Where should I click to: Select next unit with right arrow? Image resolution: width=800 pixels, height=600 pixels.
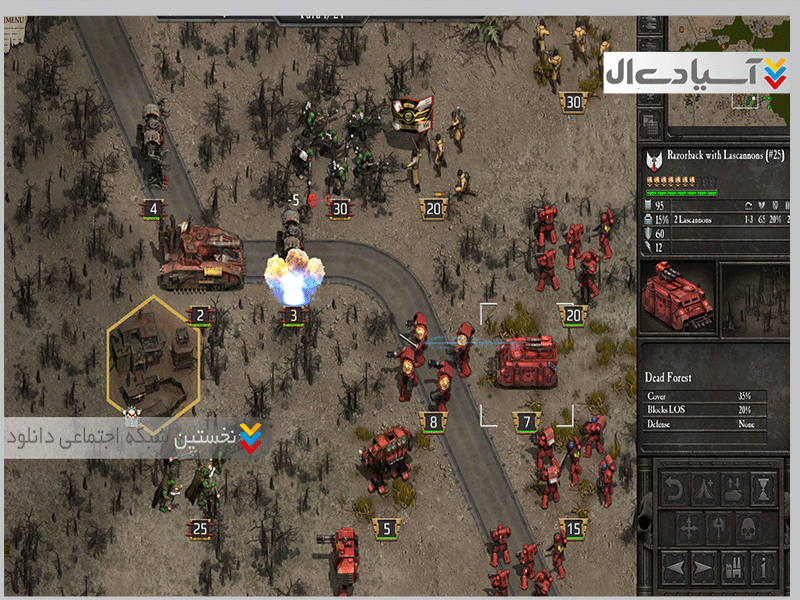click(x=703, y=565)
